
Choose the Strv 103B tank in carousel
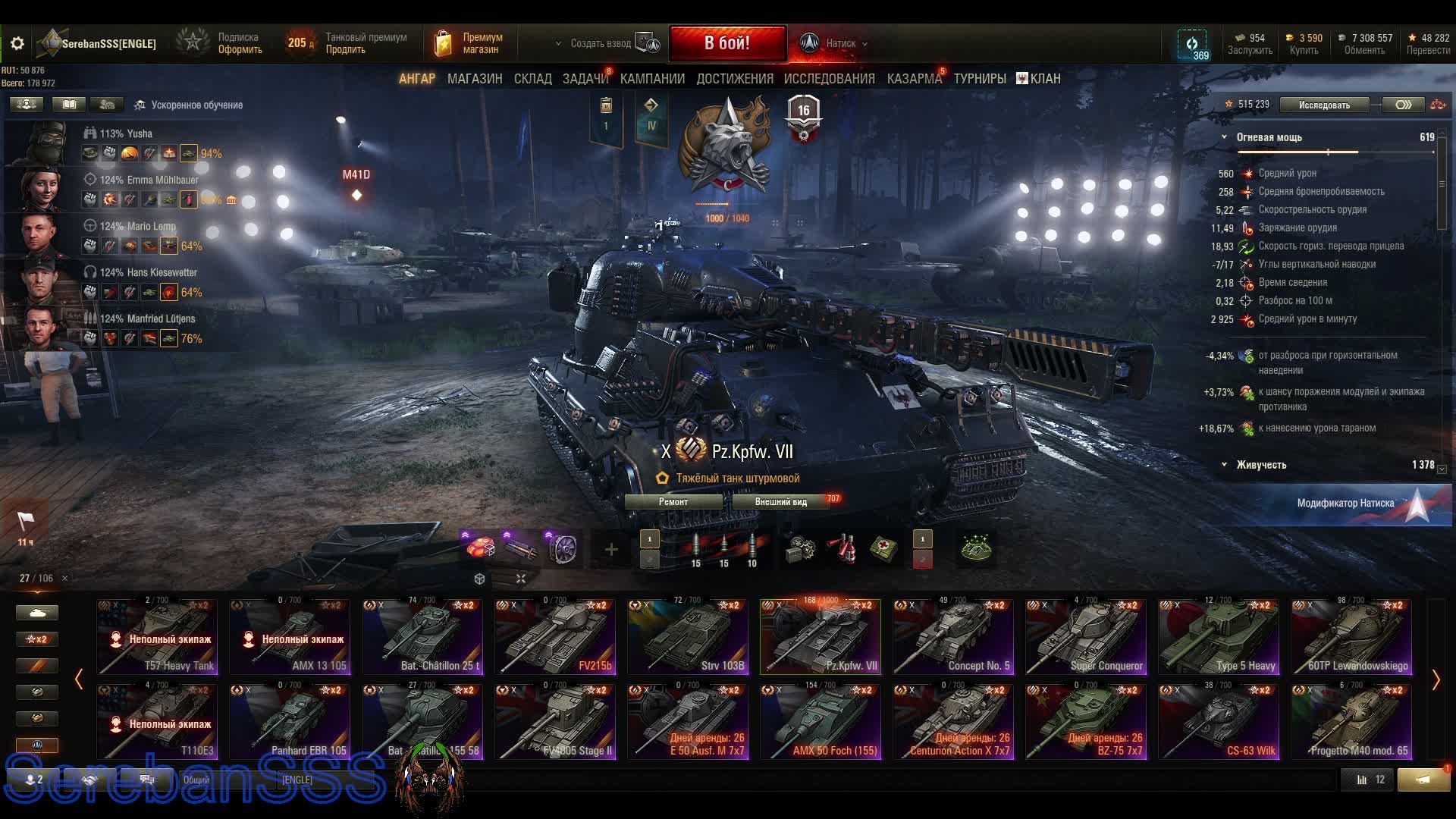(687, 637)
